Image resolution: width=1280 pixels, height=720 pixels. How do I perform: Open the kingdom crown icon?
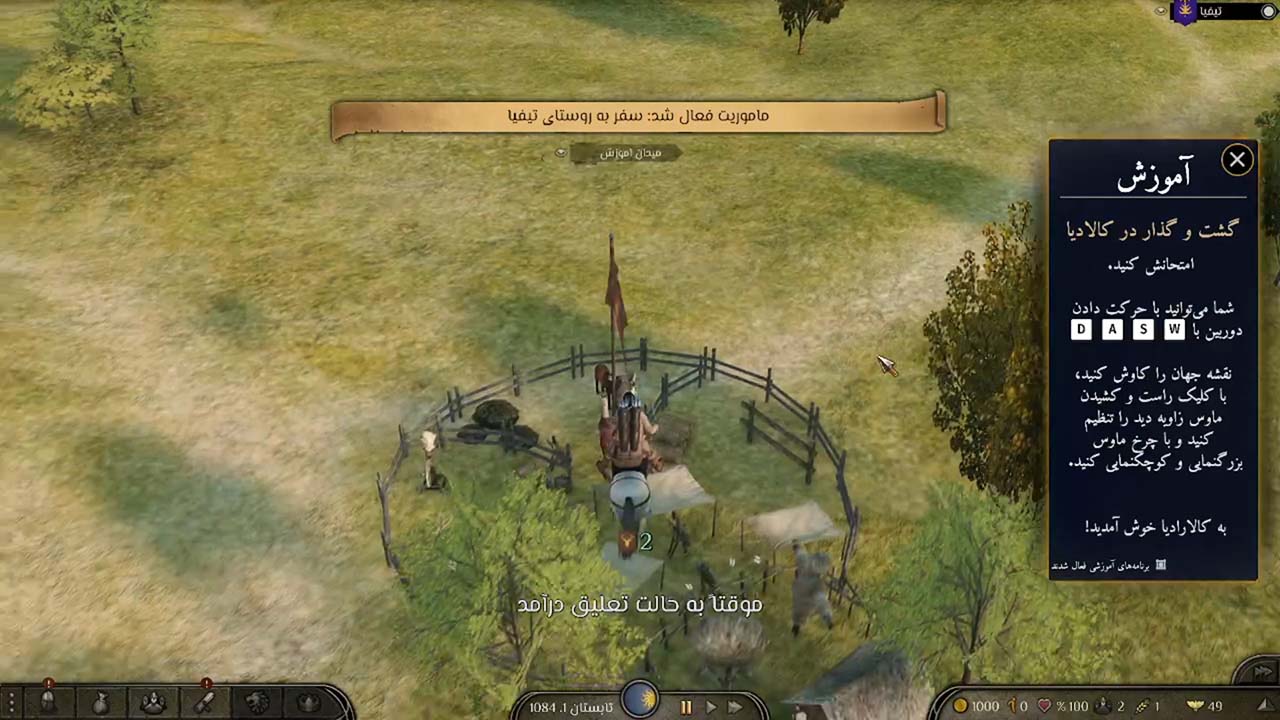coord(309,702)
